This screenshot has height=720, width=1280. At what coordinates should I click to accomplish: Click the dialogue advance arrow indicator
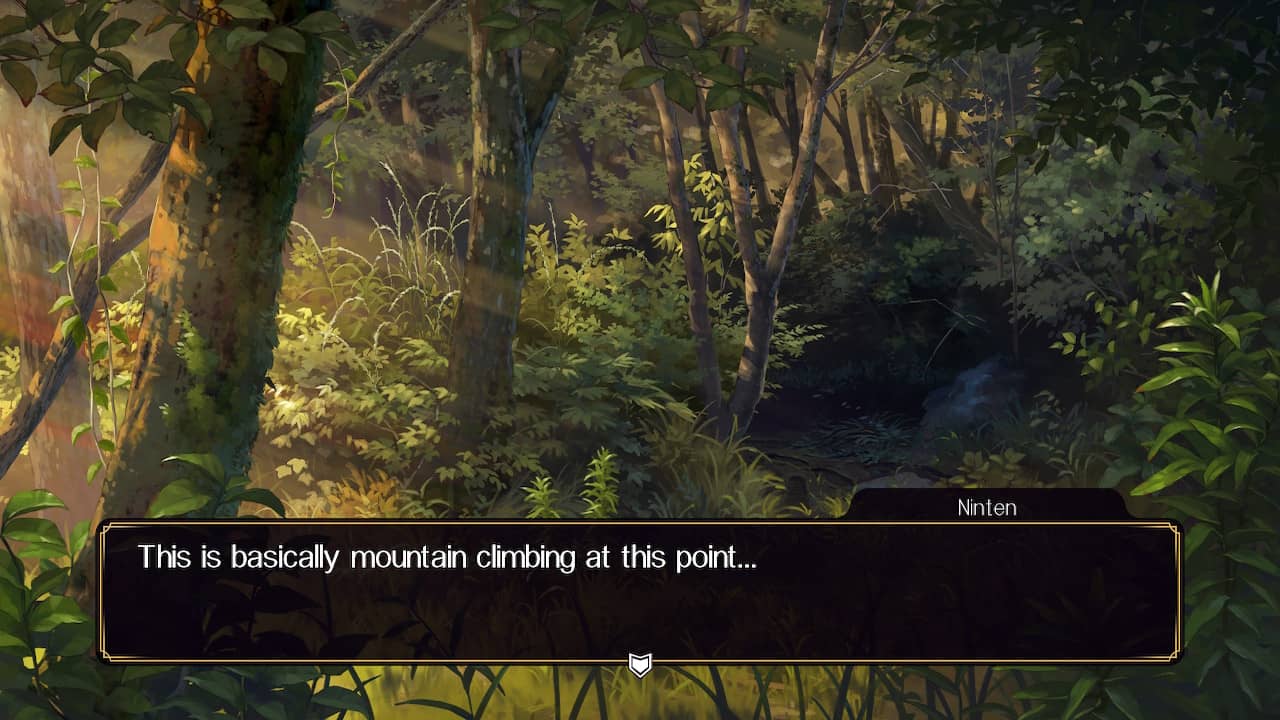click(640, 665)
